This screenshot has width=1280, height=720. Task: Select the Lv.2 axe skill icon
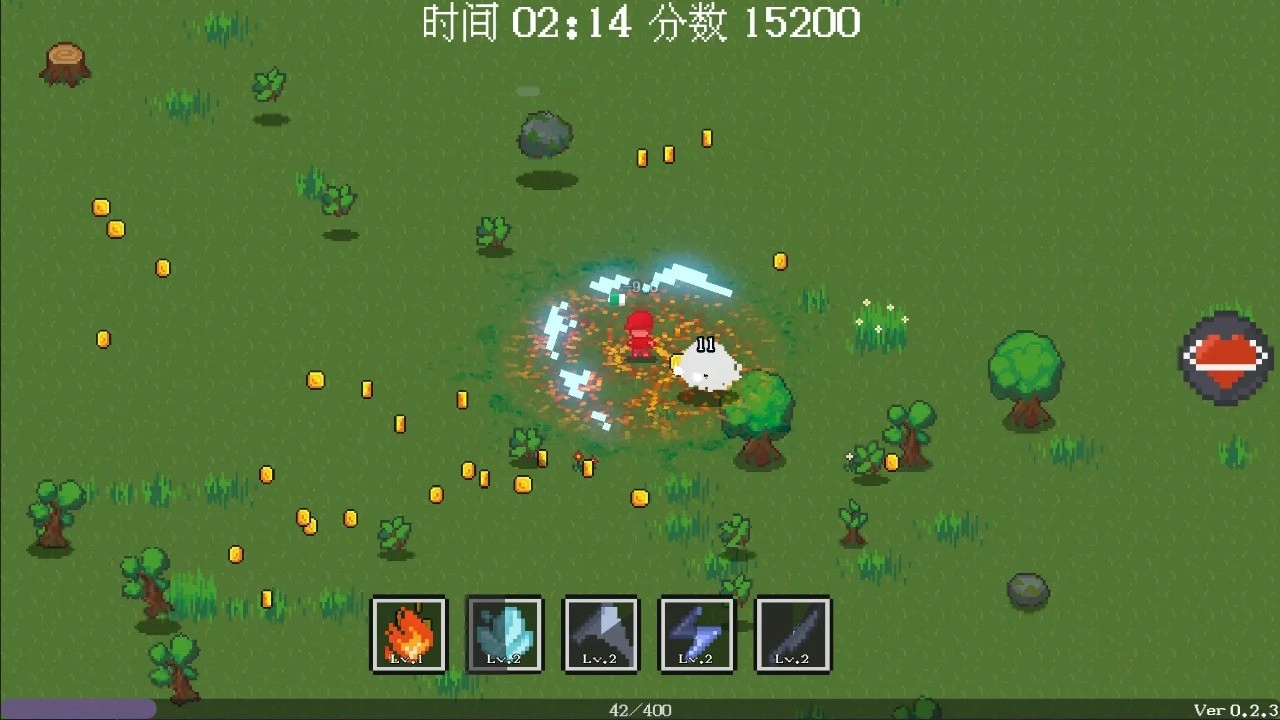601,634
